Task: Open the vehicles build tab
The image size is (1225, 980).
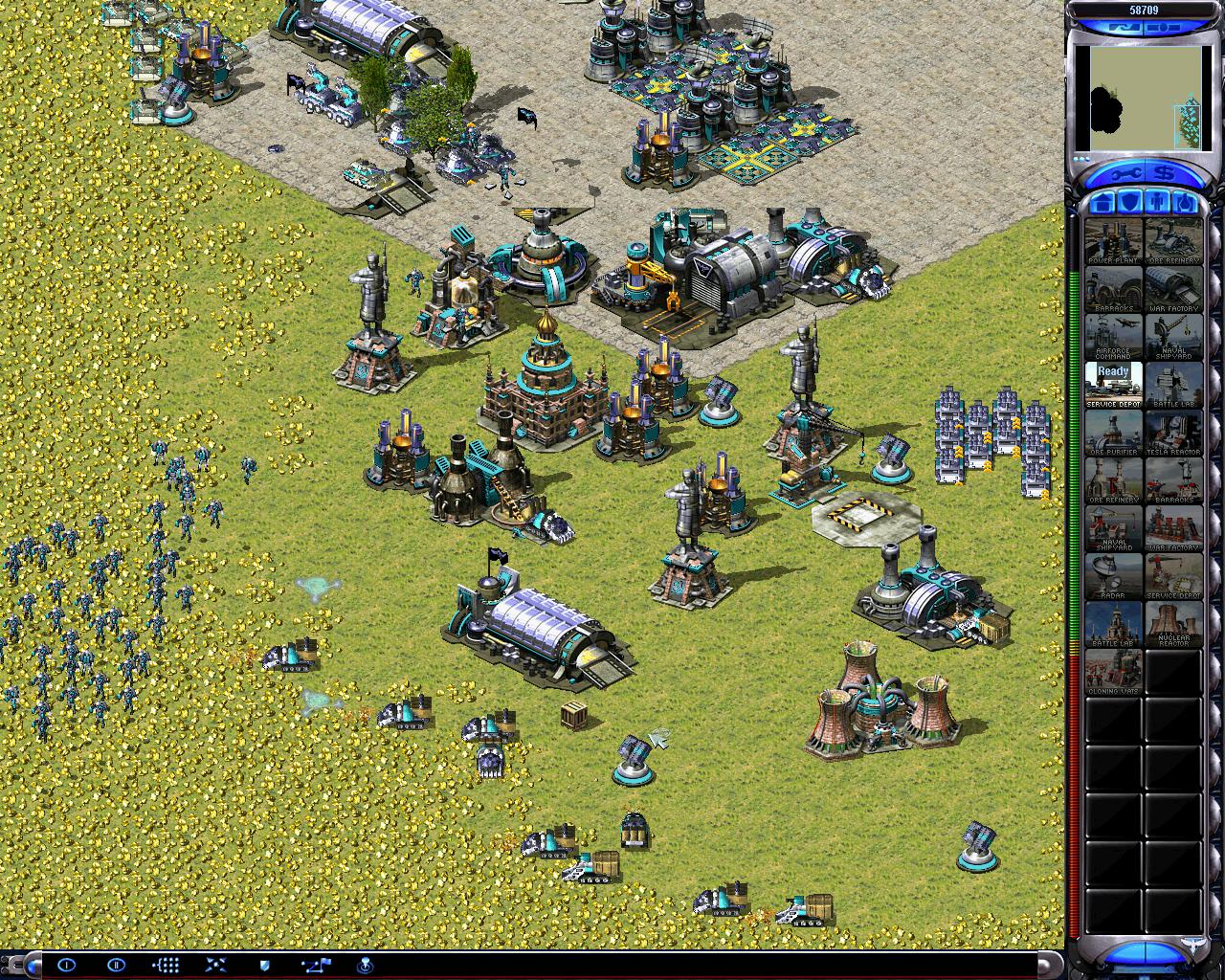Action: (x=1184, y=203)
